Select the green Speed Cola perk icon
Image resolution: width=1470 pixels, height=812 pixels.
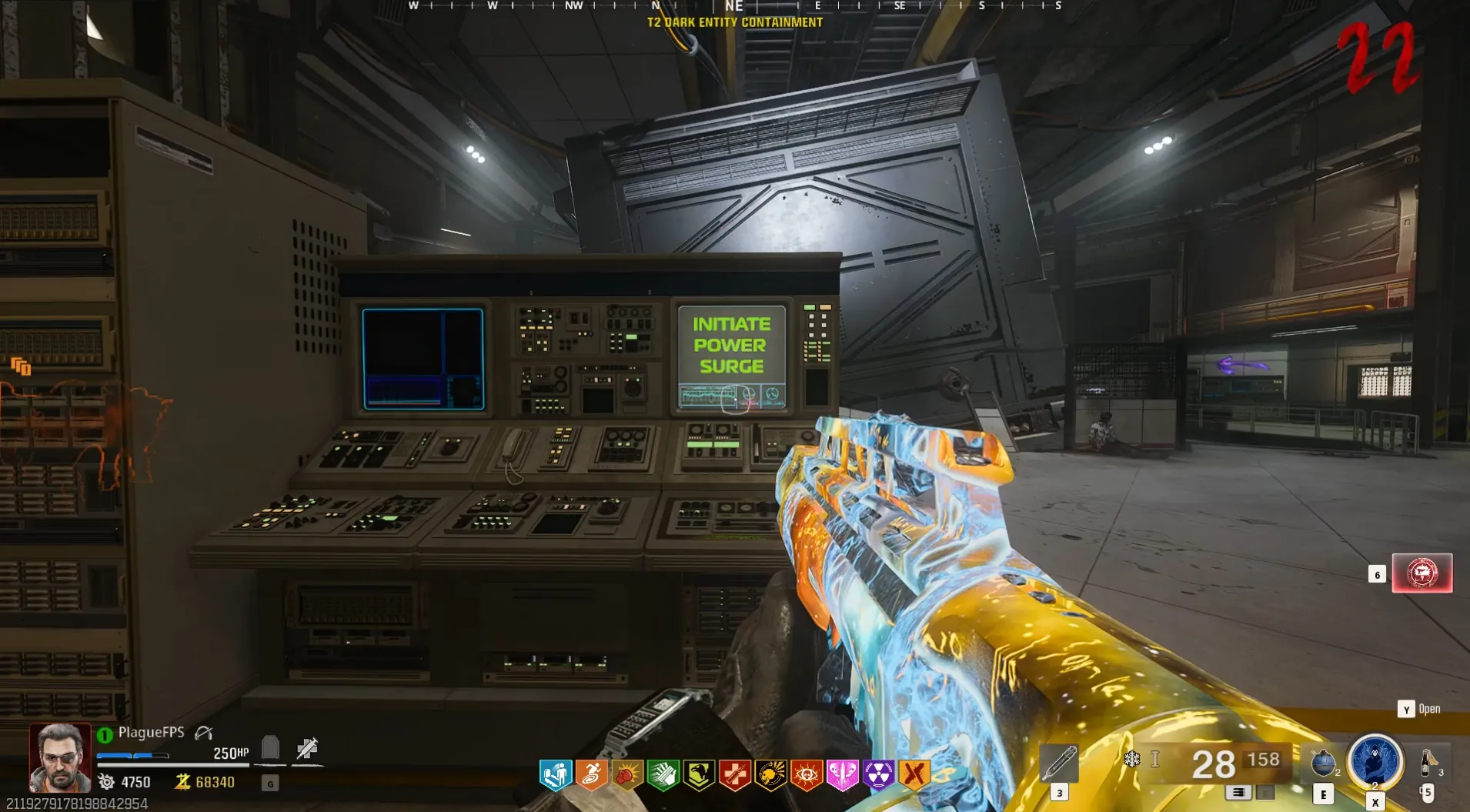pos(663,775)
